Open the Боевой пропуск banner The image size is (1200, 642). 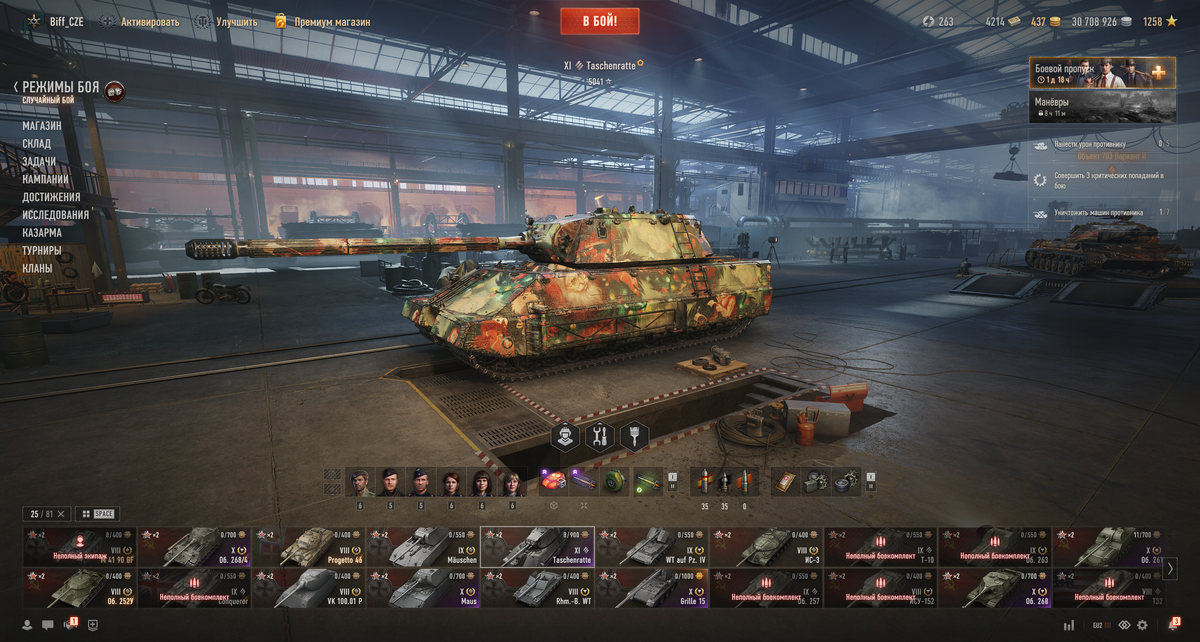pos(1102,72)
